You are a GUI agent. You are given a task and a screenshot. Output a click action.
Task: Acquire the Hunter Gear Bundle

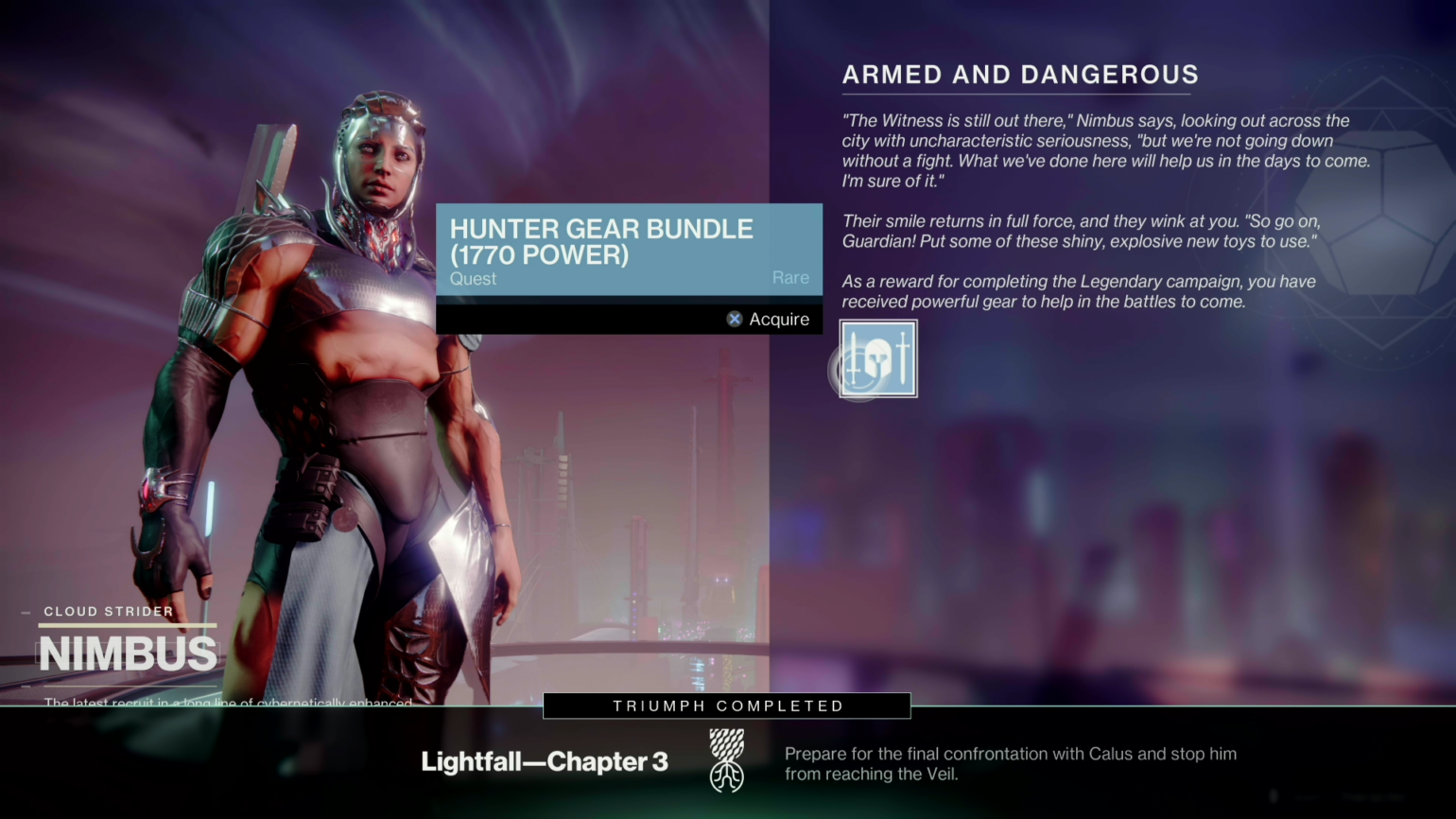click(769, 319)
